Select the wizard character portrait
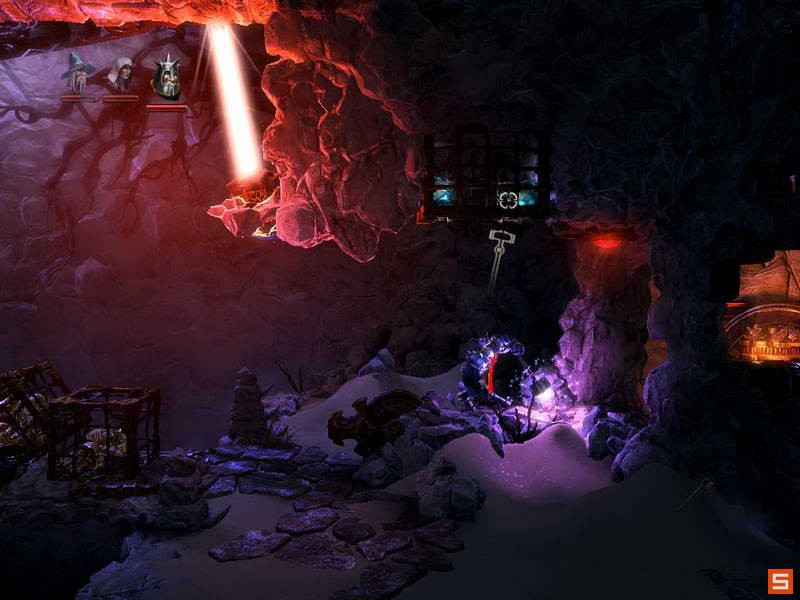This screenshot has width=800, height=600. (x=77, y=73)
